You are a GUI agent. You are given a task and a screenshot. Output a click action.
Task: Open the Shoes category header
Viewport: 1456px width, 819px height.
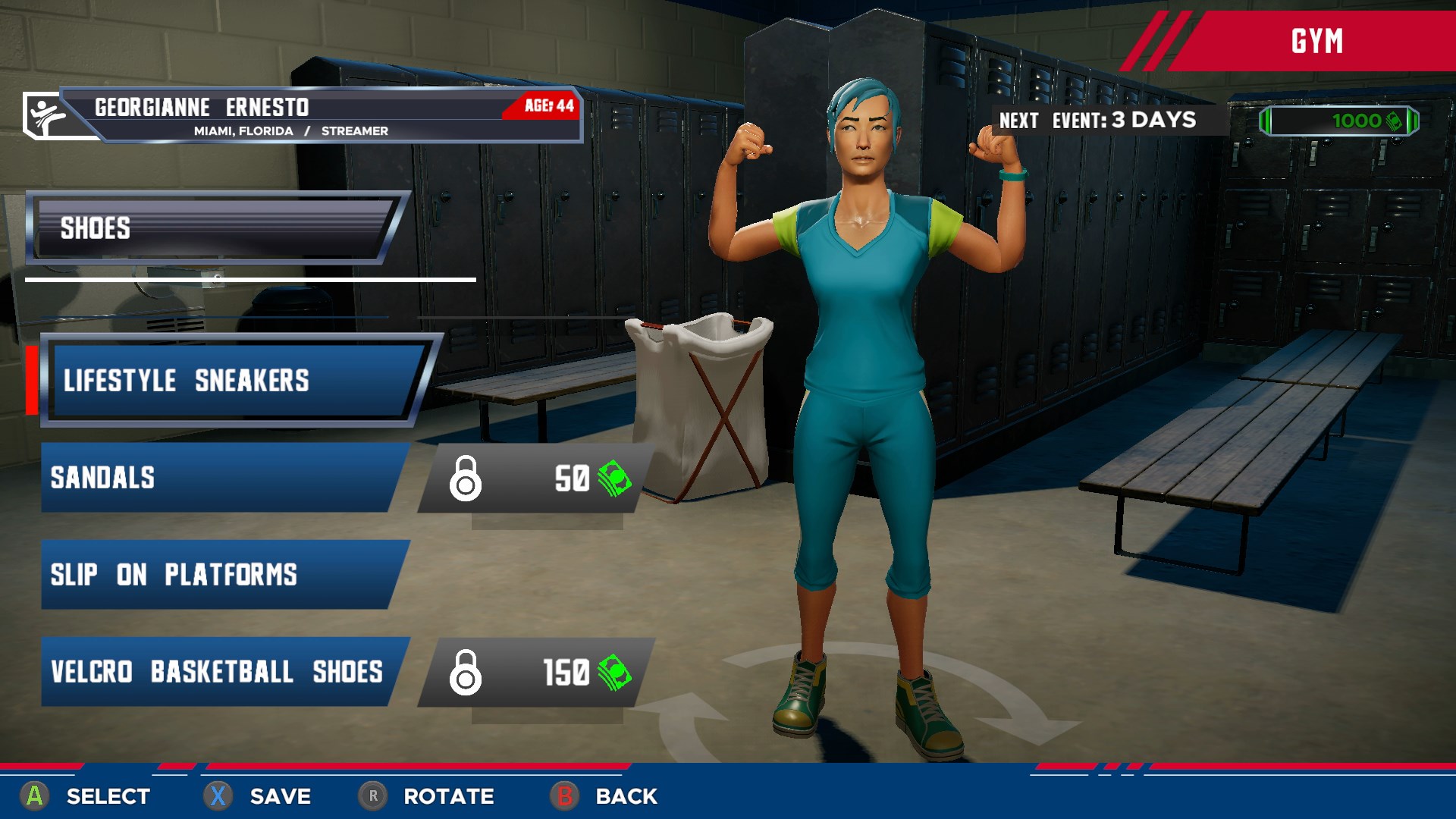(x=216, y=227)
